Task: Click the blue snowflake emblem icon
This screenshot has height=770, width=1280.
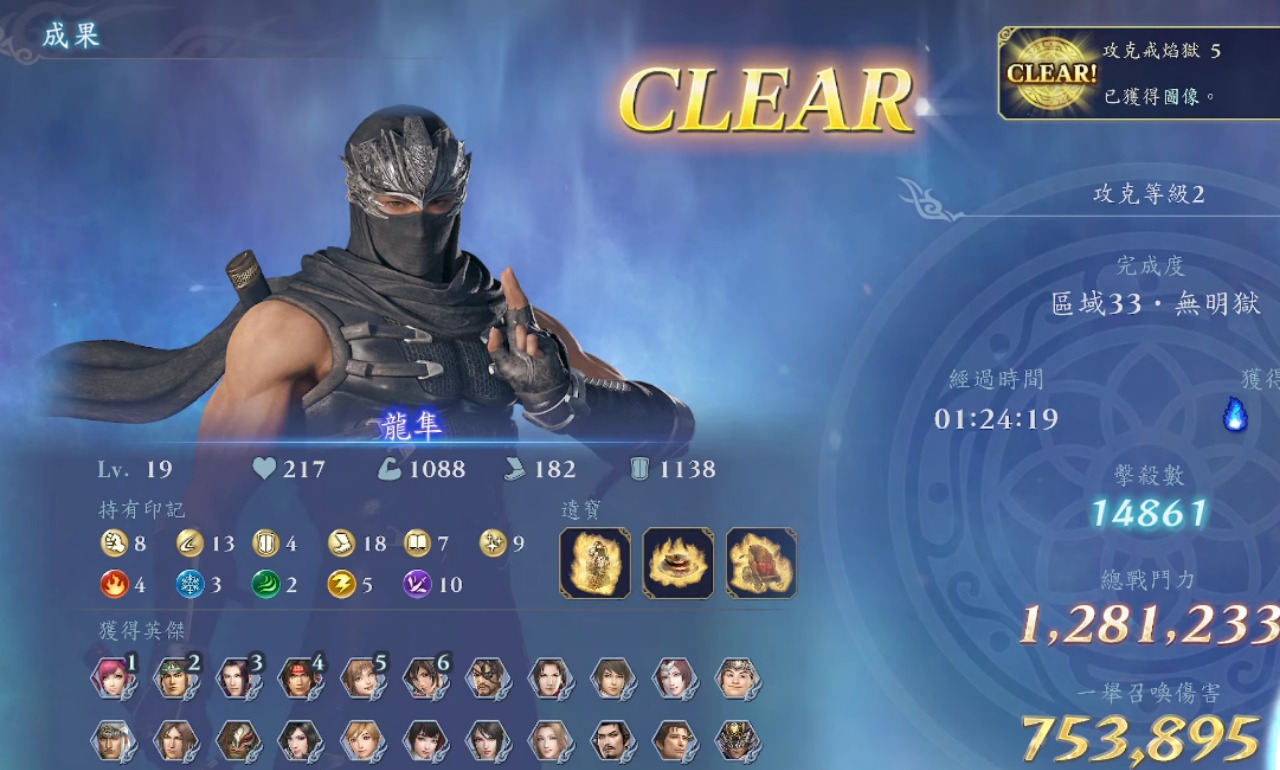Action: pyautogui.click(x=190, y=584)
